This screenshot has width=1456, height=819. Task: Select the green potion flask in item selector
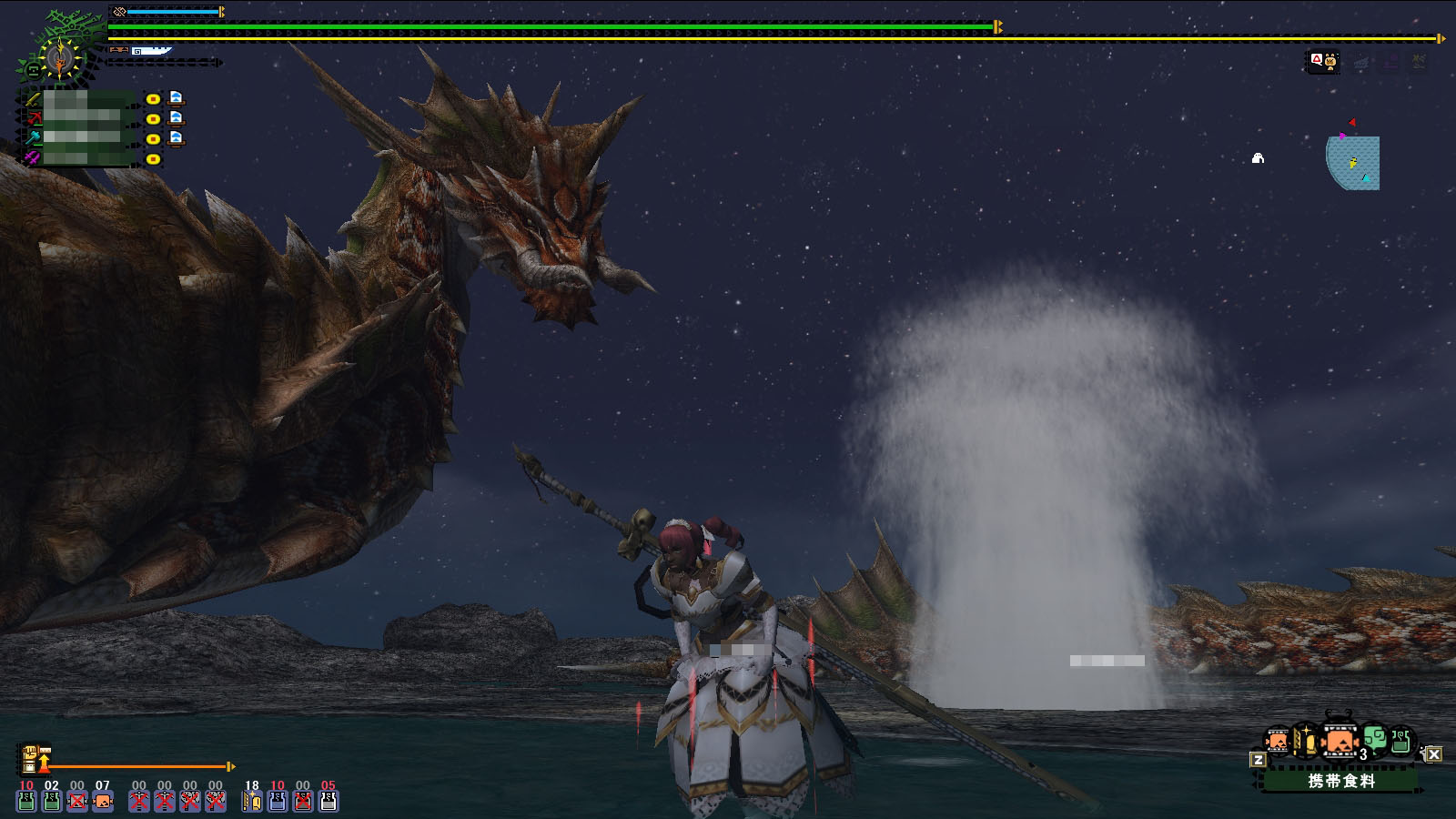[x=1401, y=741]
